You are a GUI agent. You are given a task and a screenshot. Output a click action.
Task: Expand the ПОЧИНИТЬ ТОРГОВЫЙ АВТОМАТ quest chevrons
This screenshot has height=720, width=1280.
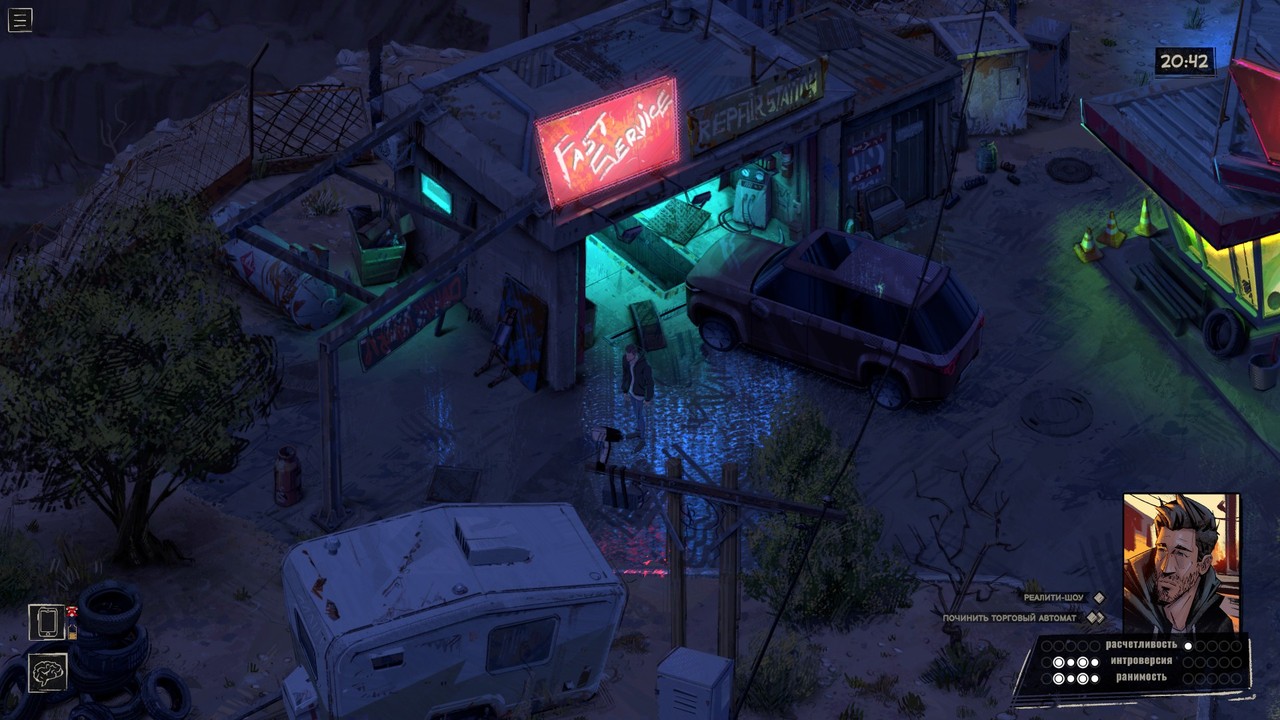(1096, 617)
